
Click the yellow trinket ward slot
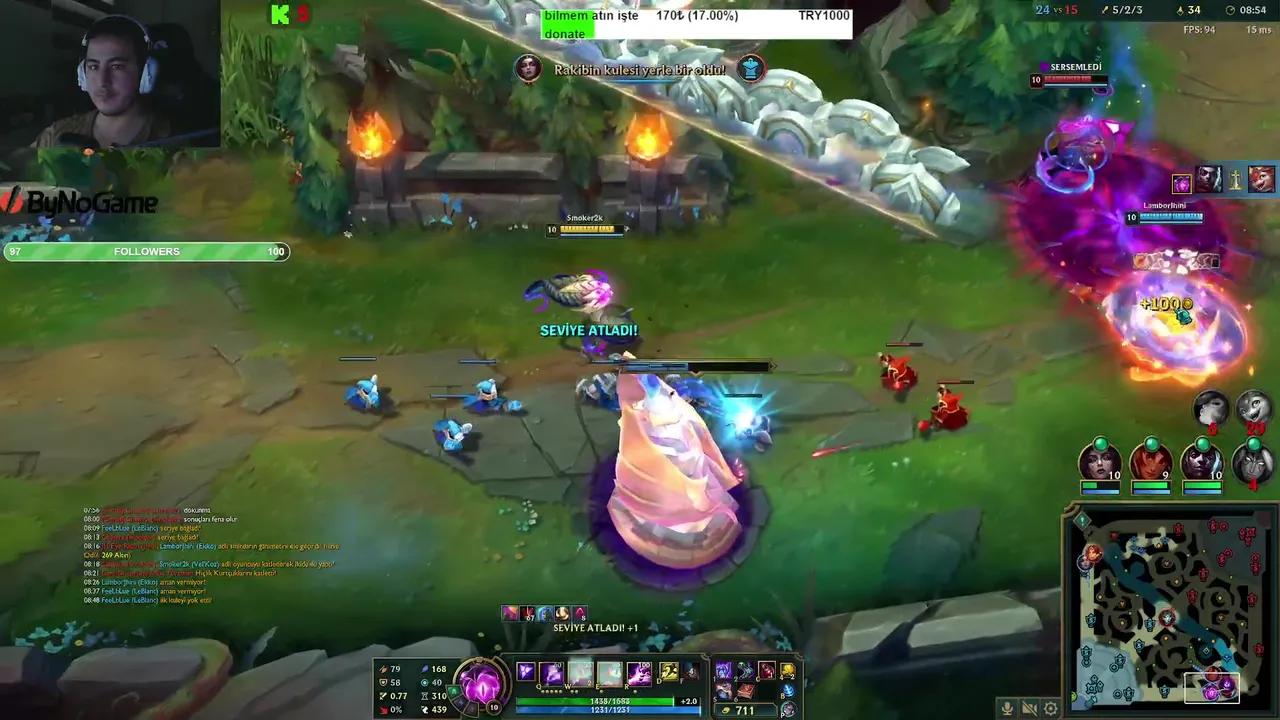point(788,670)
